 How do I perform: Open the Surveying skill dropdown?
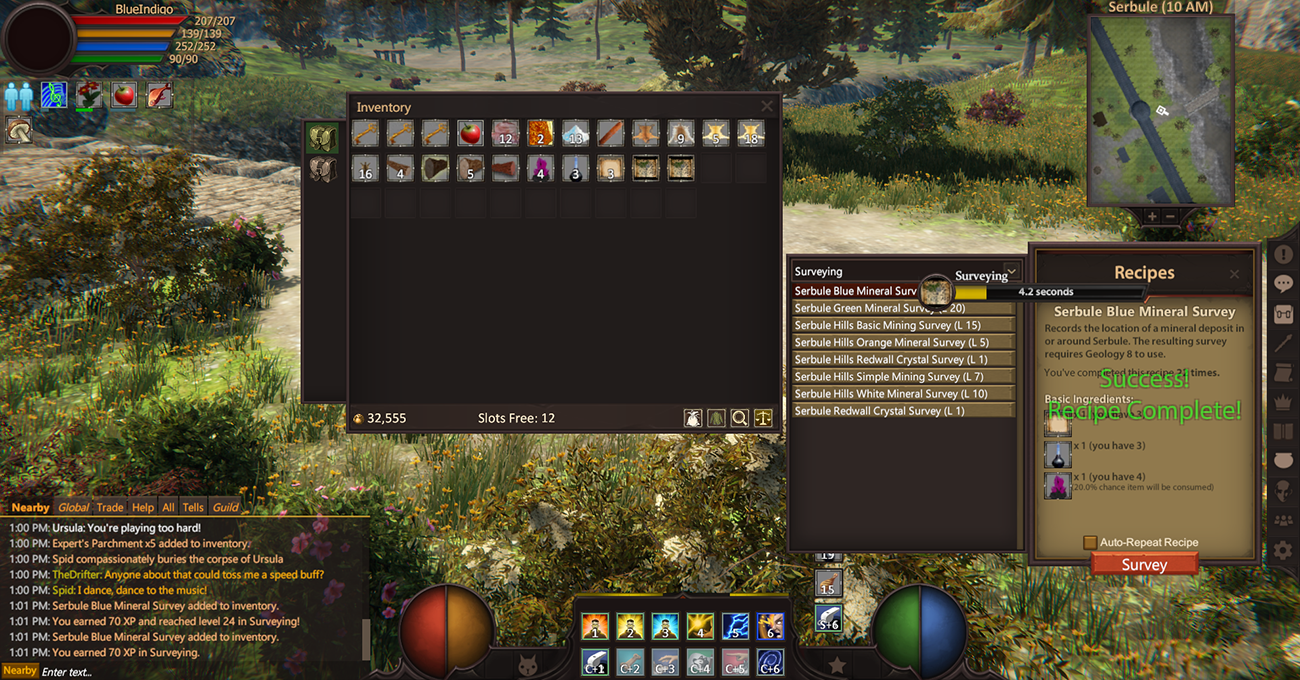[1011, 271]
